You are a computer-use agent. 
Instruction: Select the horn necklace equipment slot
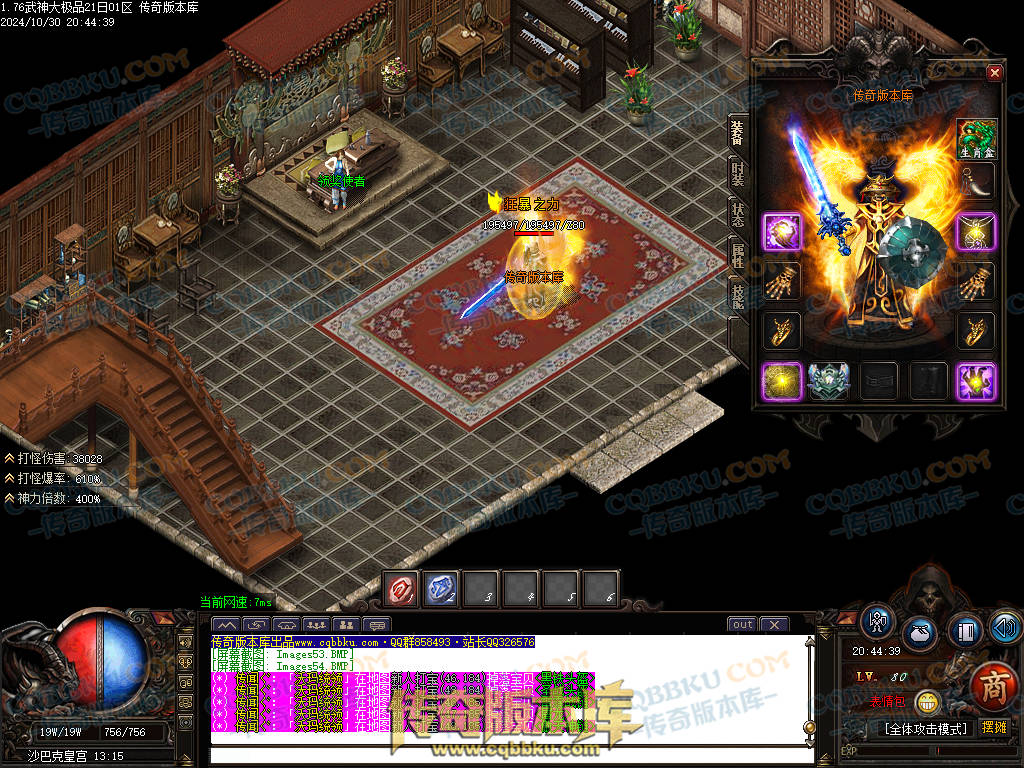977,183
